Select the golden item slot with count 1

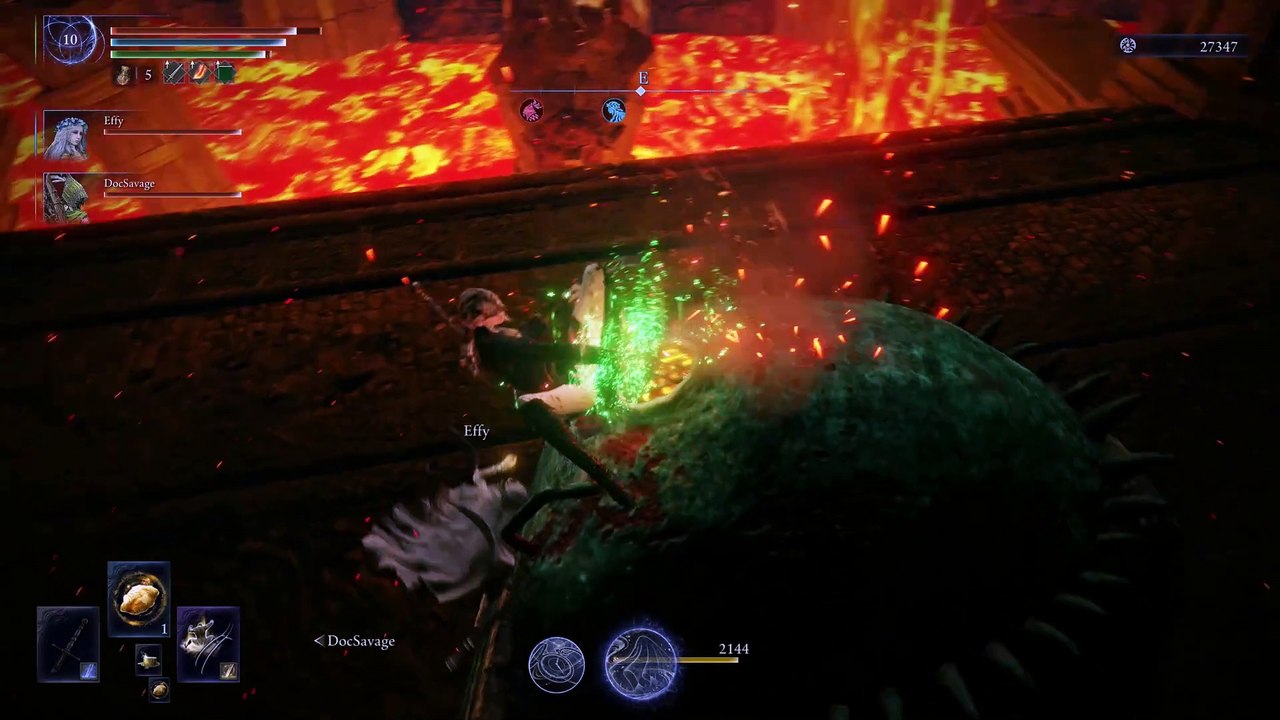(x=138, y=599)
